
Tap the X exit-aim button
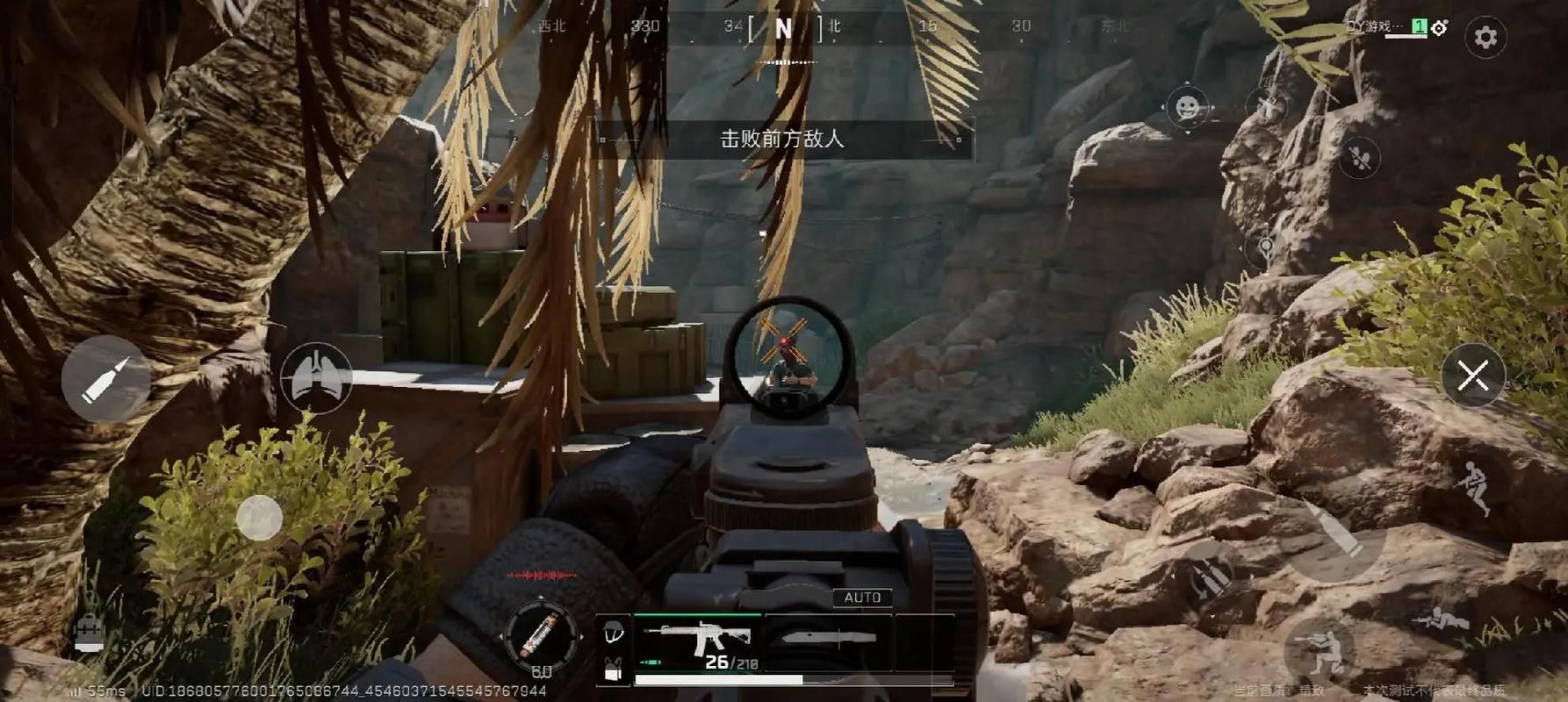(x=1473, y=376)
